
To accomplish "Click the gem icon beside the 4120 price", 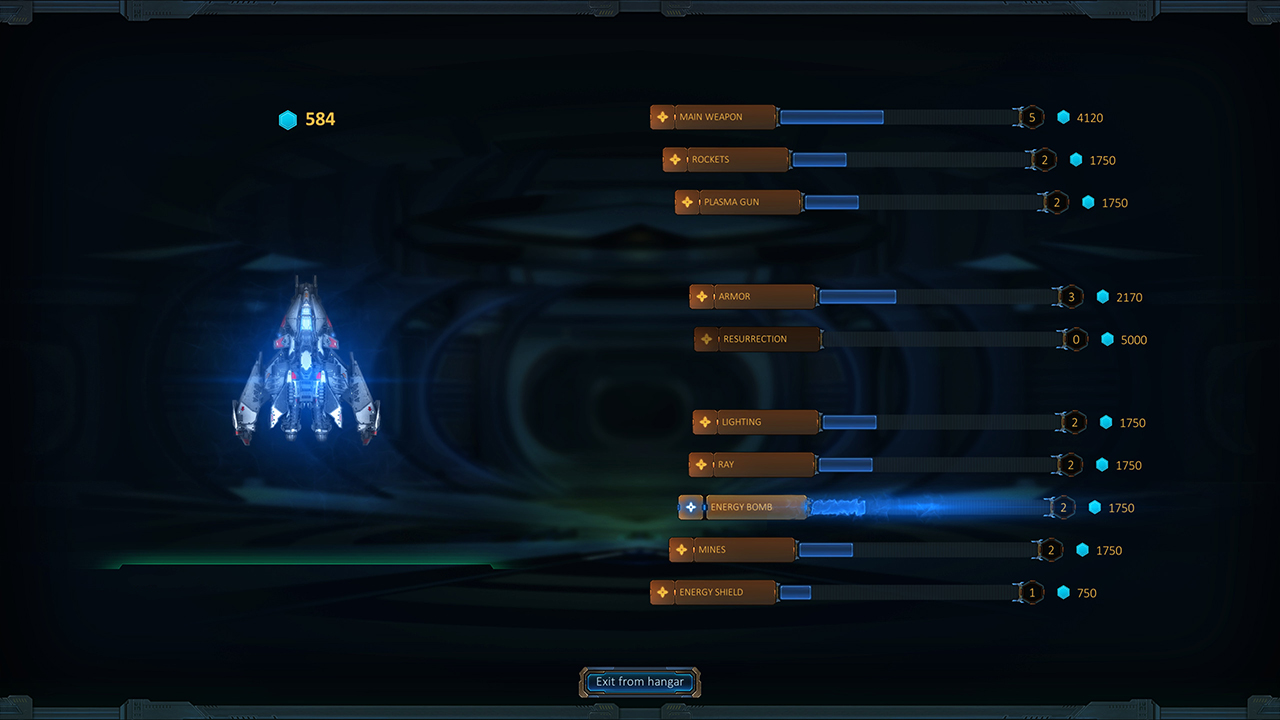I will coord(1062,117).
